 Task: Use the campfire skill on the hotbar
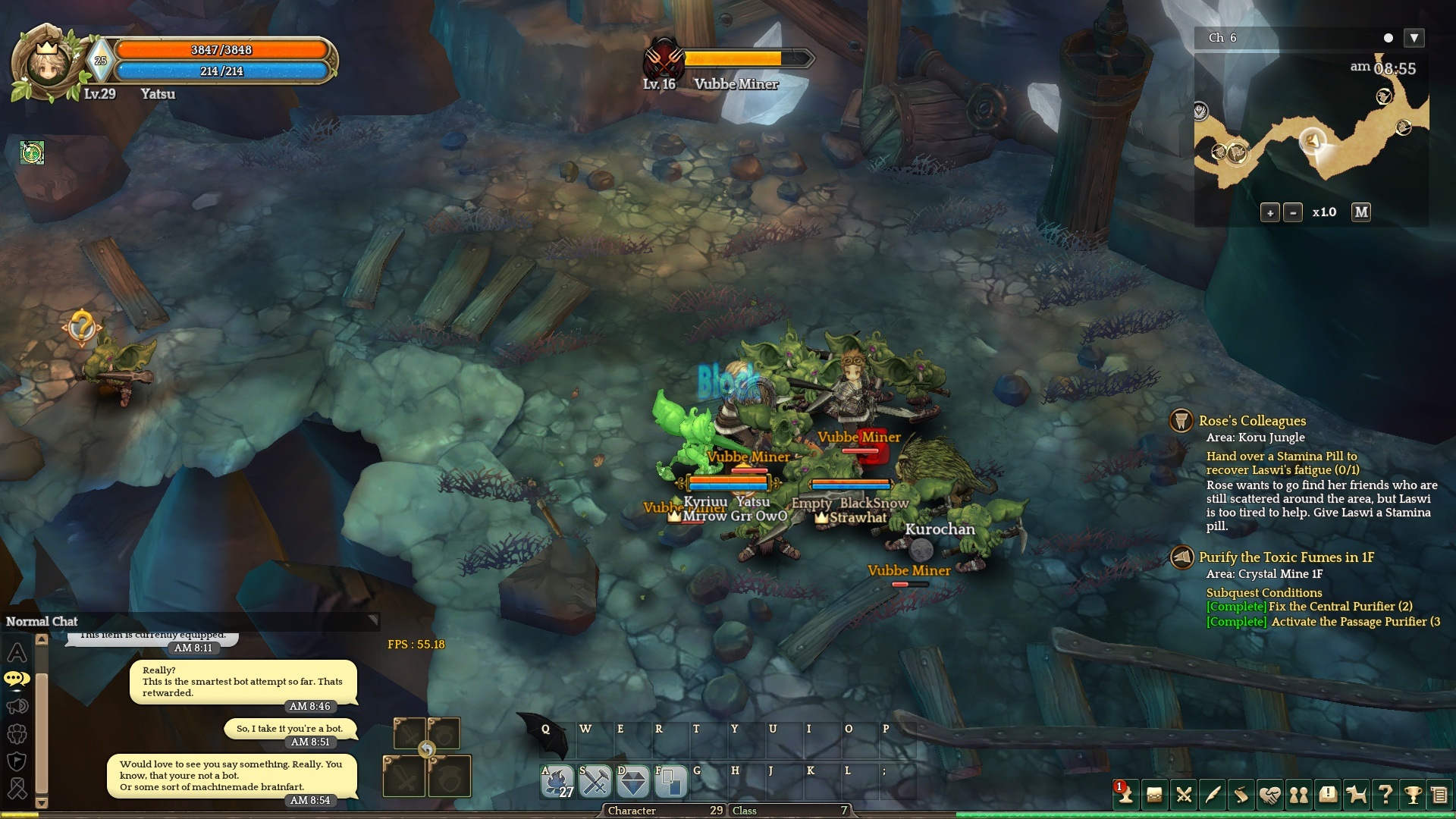tap(557, 782)
